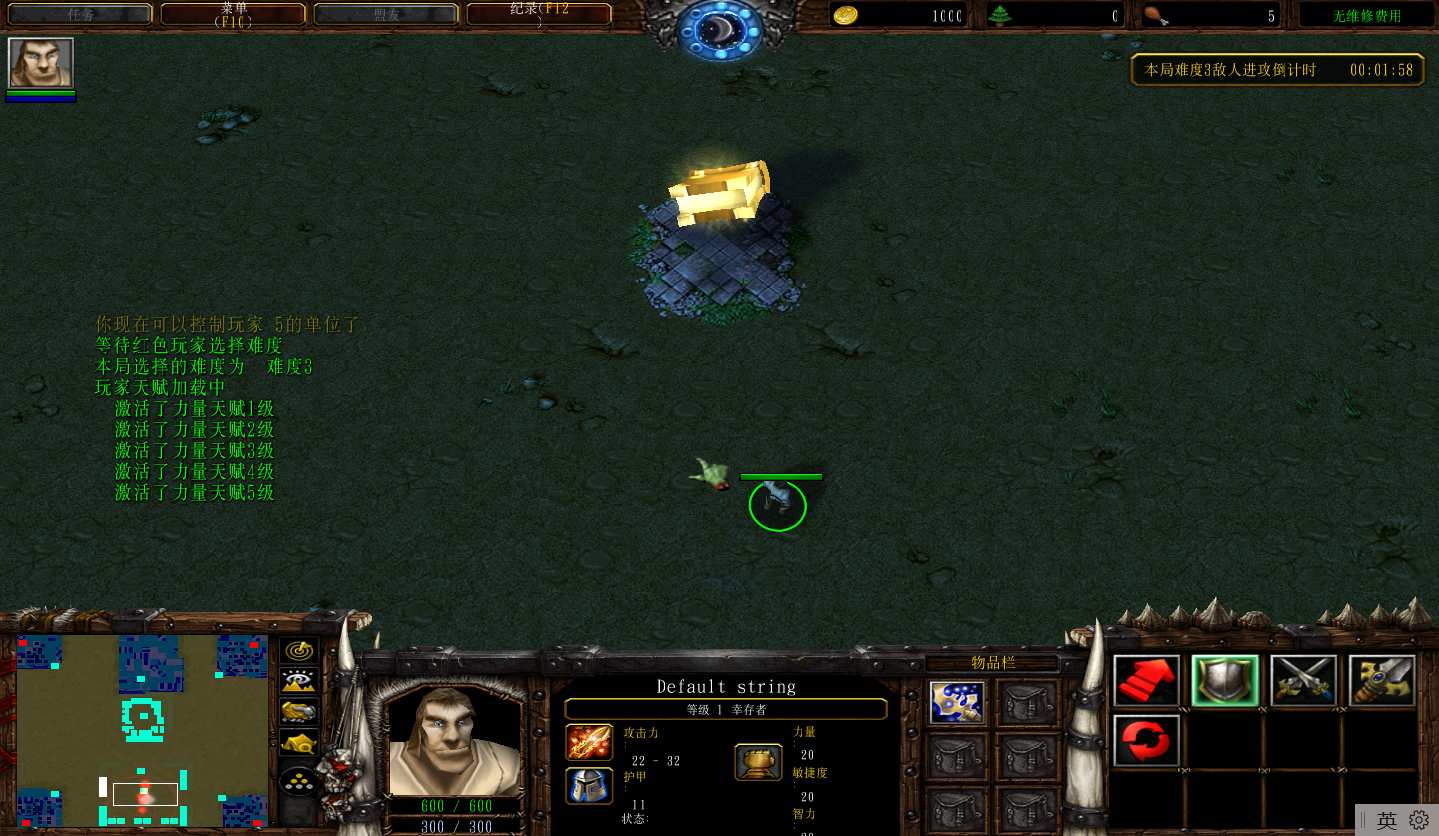1439x836 pixels.
Task: Toggle the minimap terrain display button
Action: pyautogui.click(x=299, y=681)
